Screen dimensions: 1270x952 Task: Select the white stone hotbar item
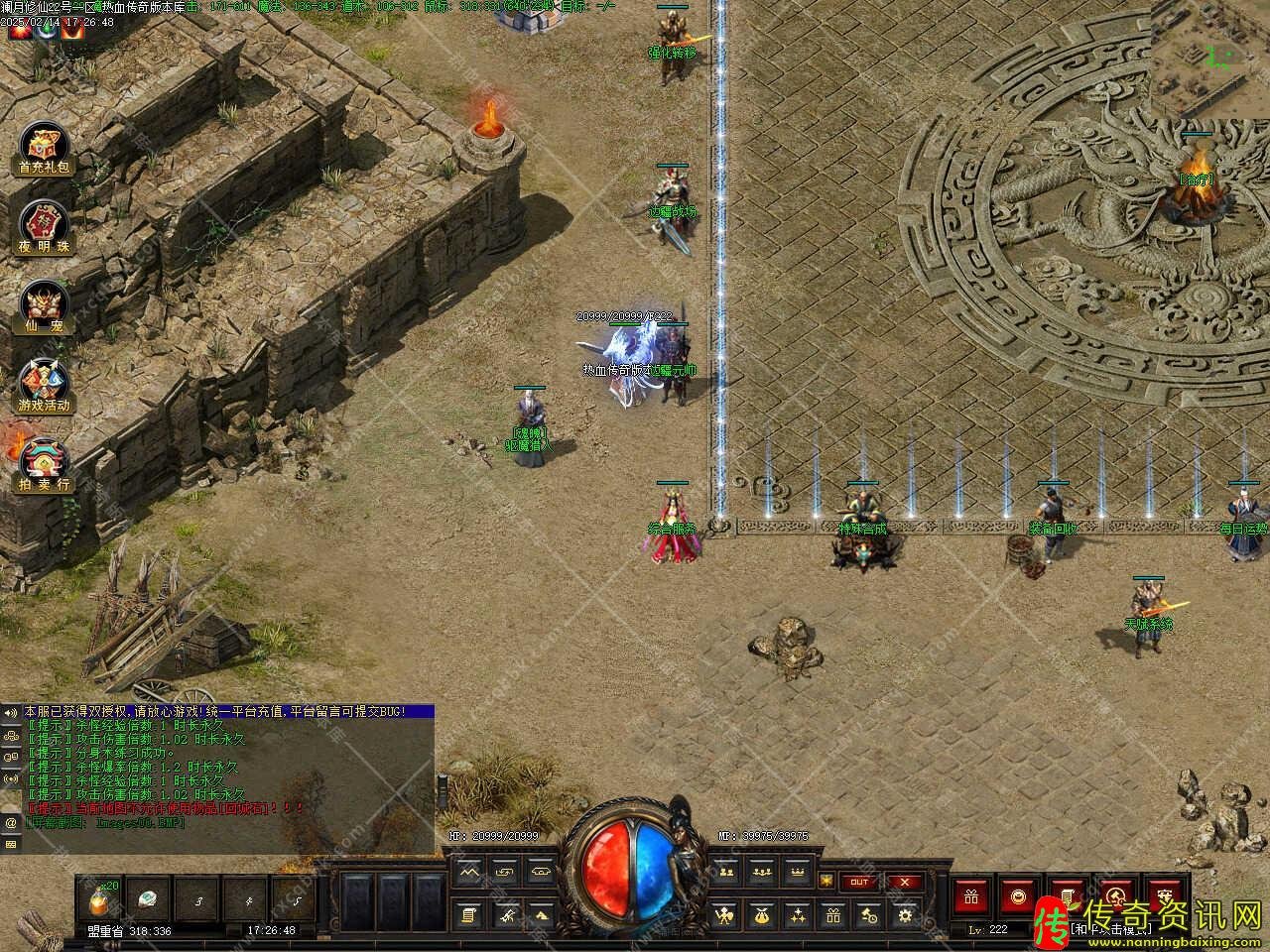coord(148,899)
